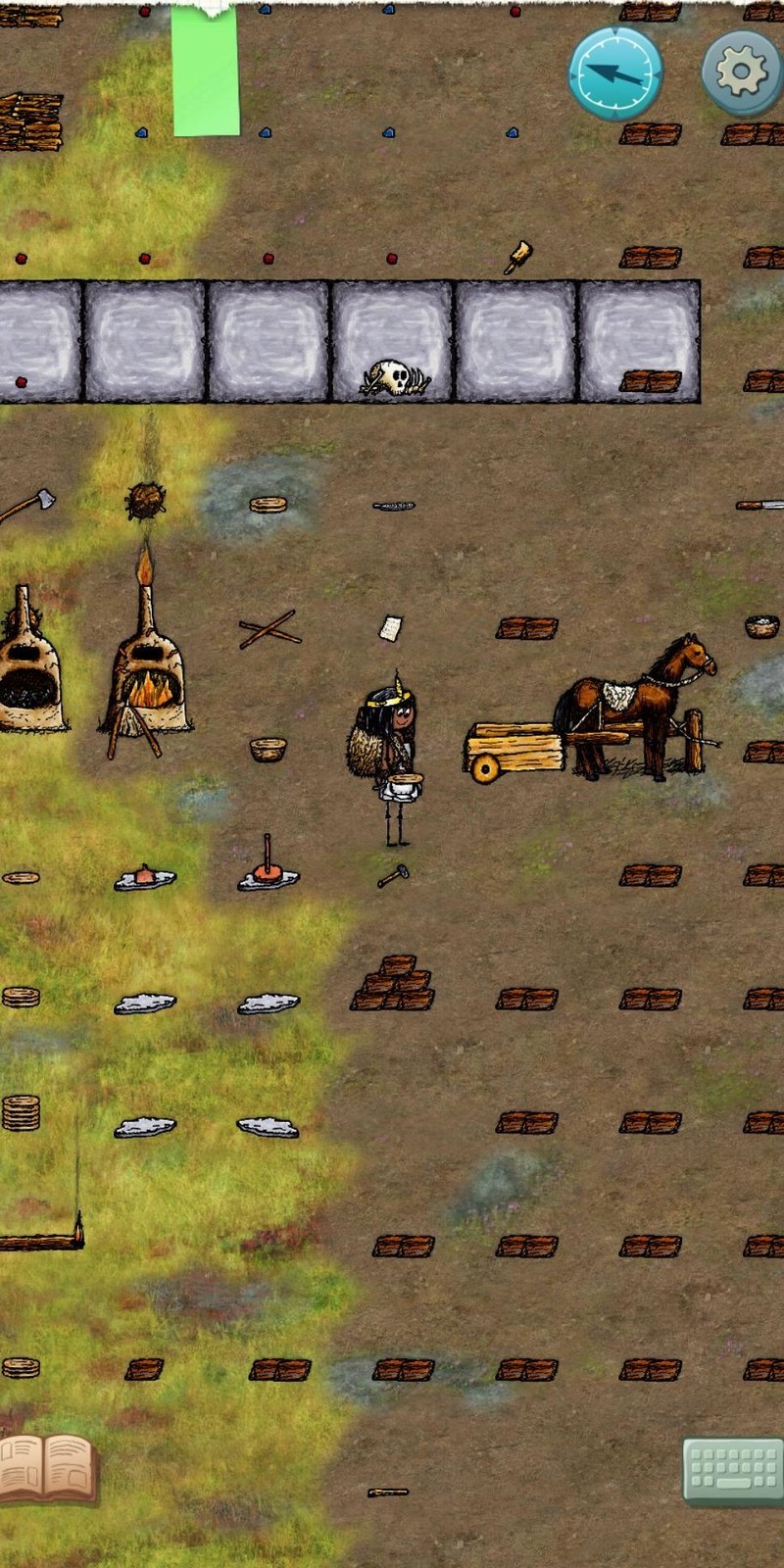Tap the blue compass button
Screen dimensions: 784x1568
tap(615, 73)
